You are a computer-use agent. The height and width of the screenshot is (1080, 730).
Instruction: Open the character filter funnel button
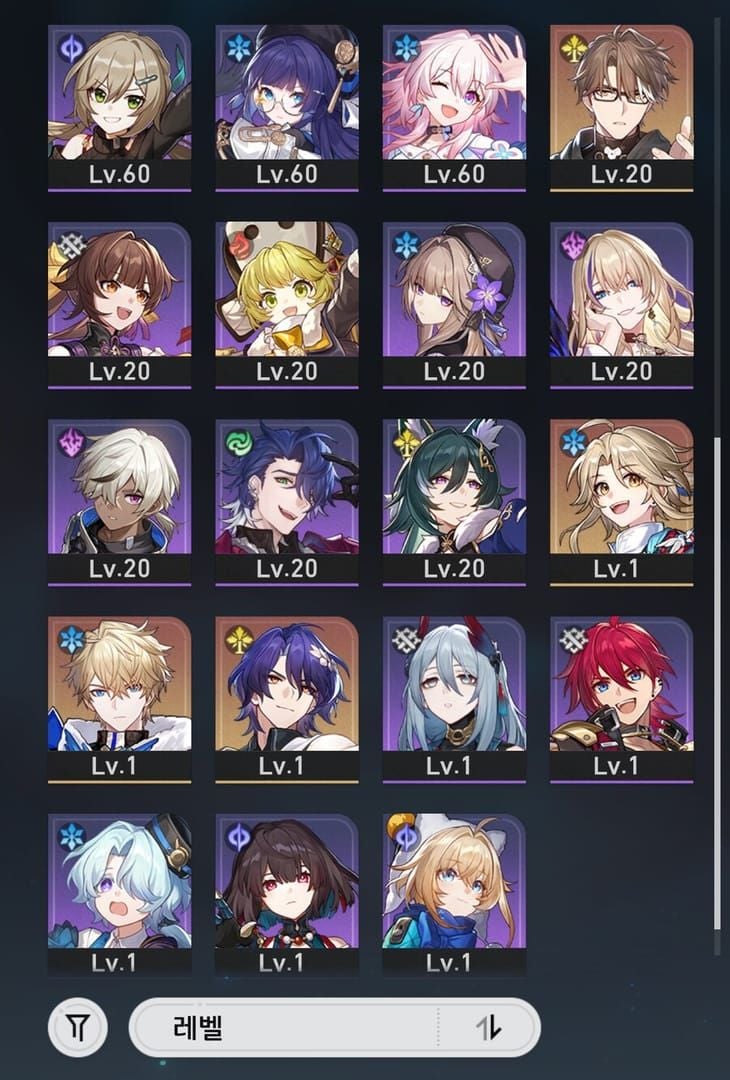coord(77,1026)
